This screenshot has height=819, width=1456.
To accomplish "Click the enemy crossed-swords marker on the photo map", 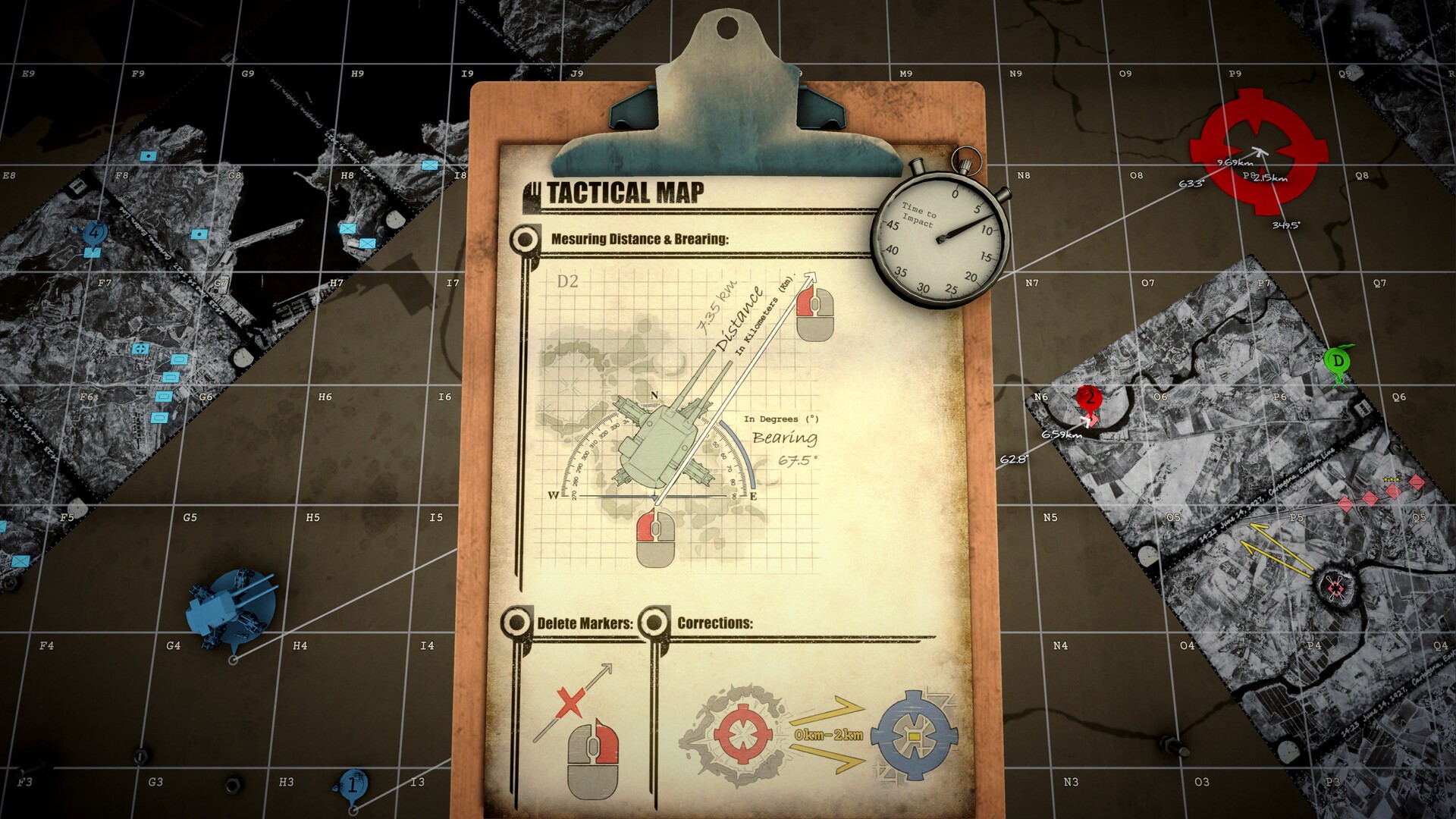I will [1335, 586].
